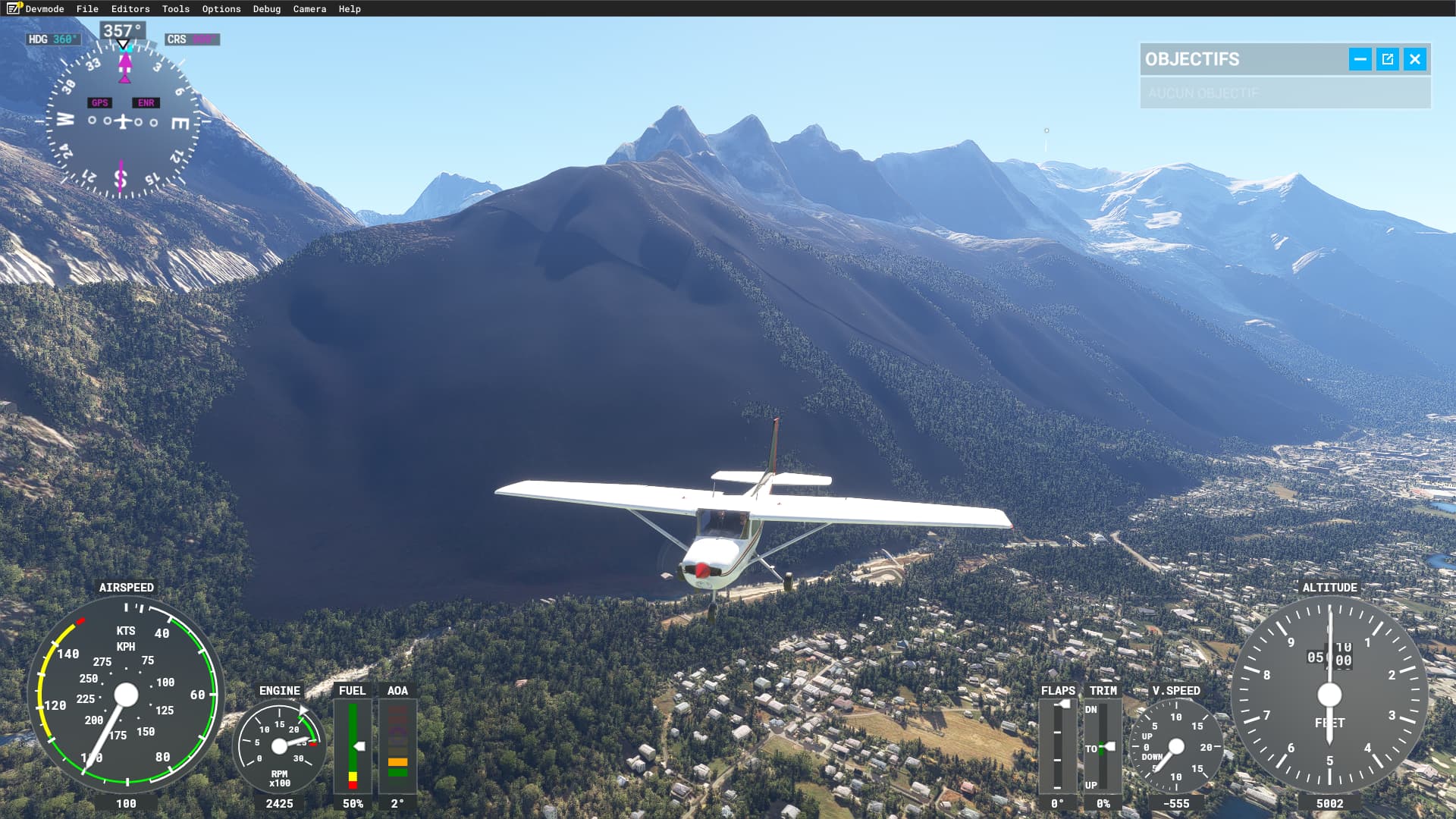
Task: Open the Debug menu
Action: tap(266, 8)
